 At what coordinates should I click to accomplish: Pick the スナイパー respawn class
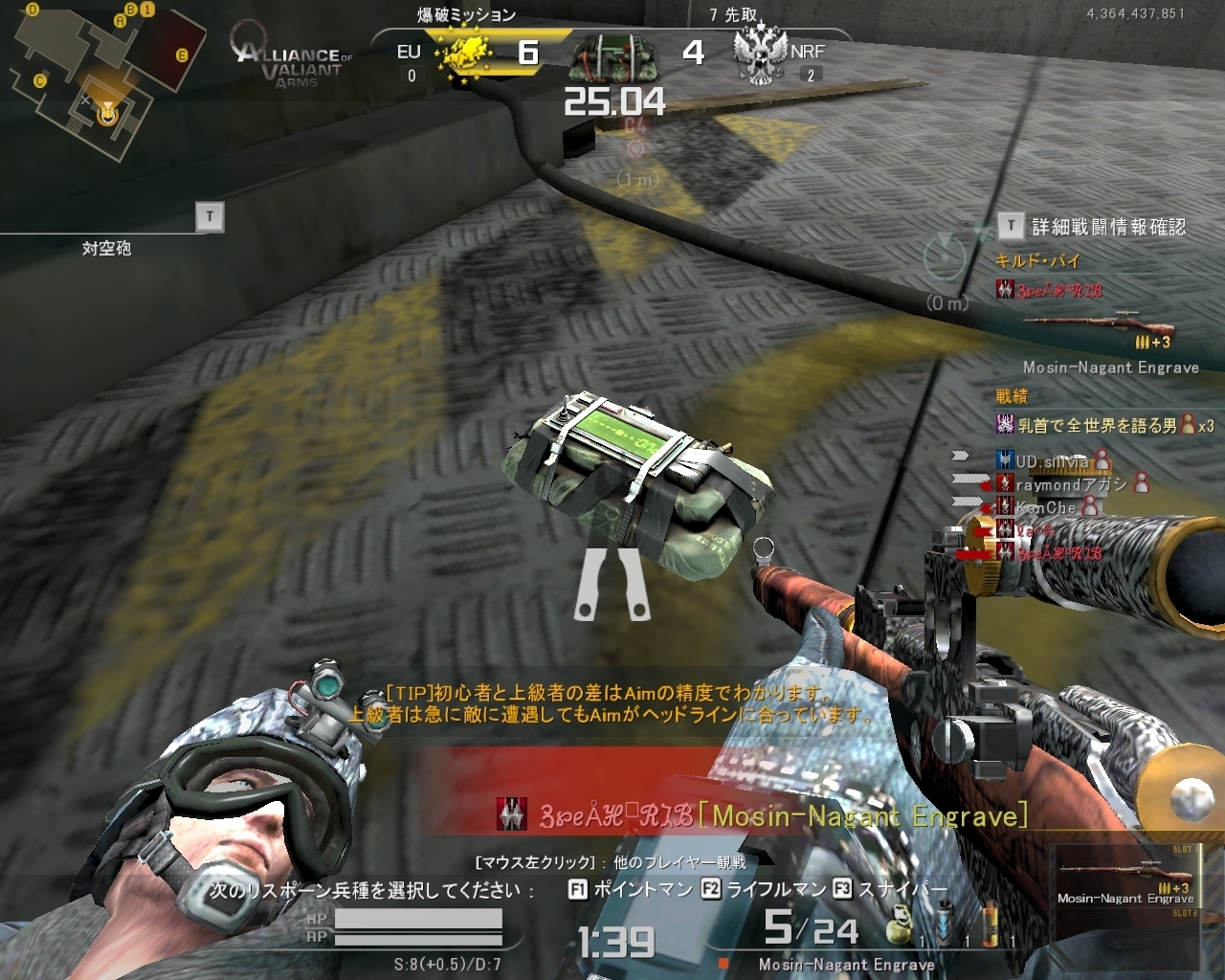[x=890, y=889]
